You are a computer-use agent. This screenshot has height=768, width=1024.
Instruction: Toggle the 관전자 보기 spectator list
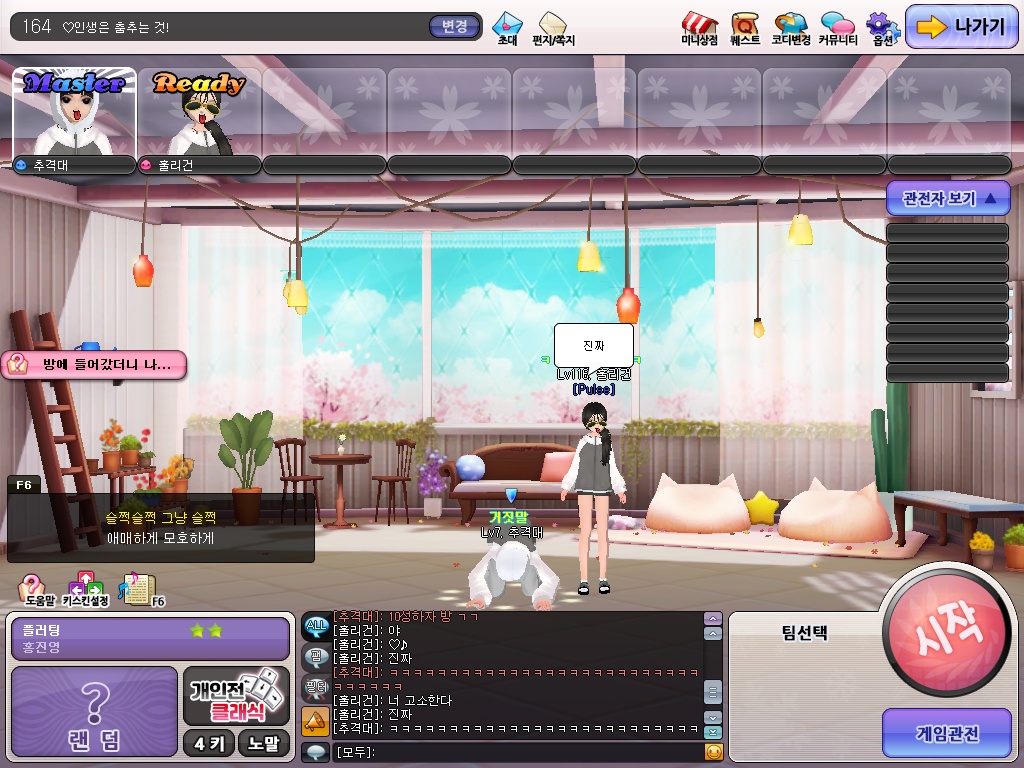coord(948,198)
